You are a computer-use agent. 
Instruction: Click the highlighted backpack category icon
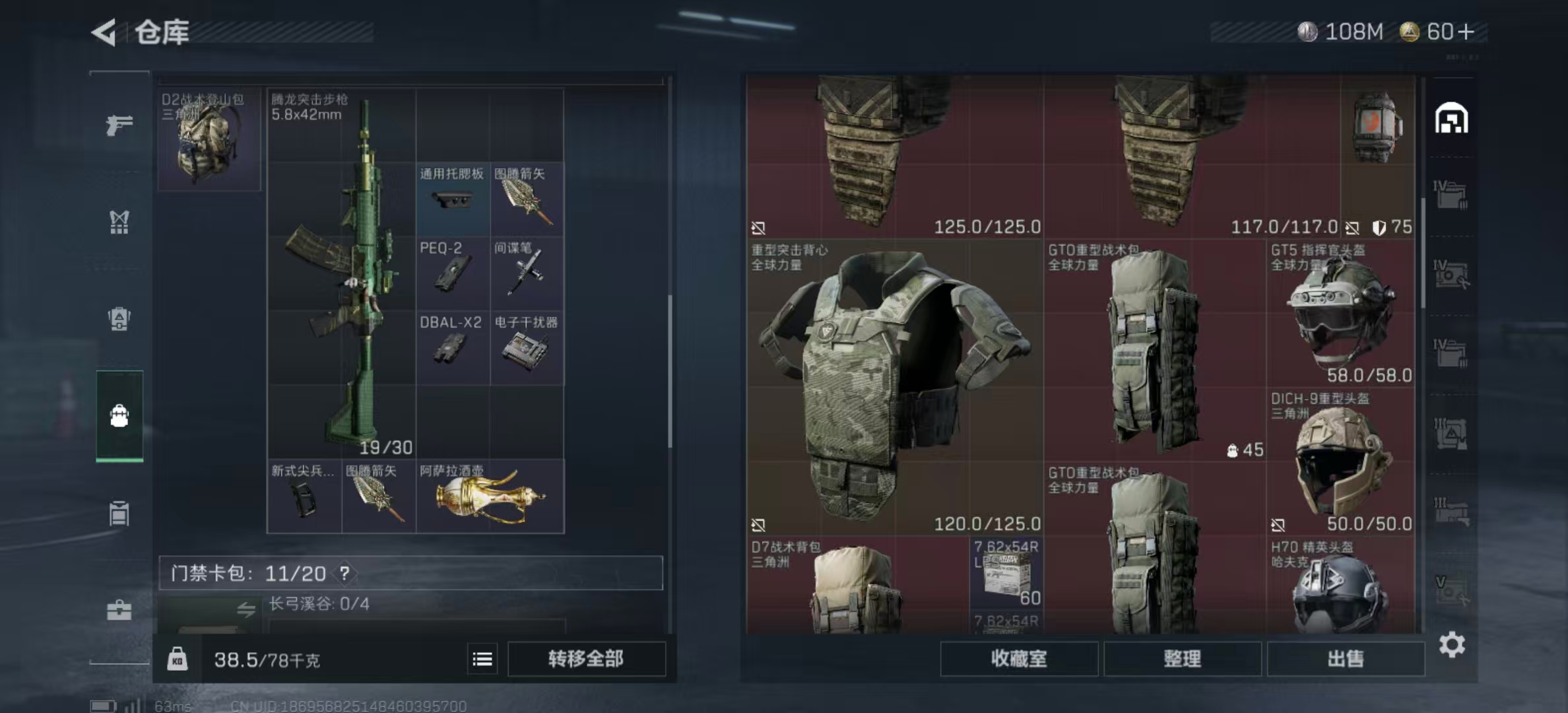tap(119, 415)
